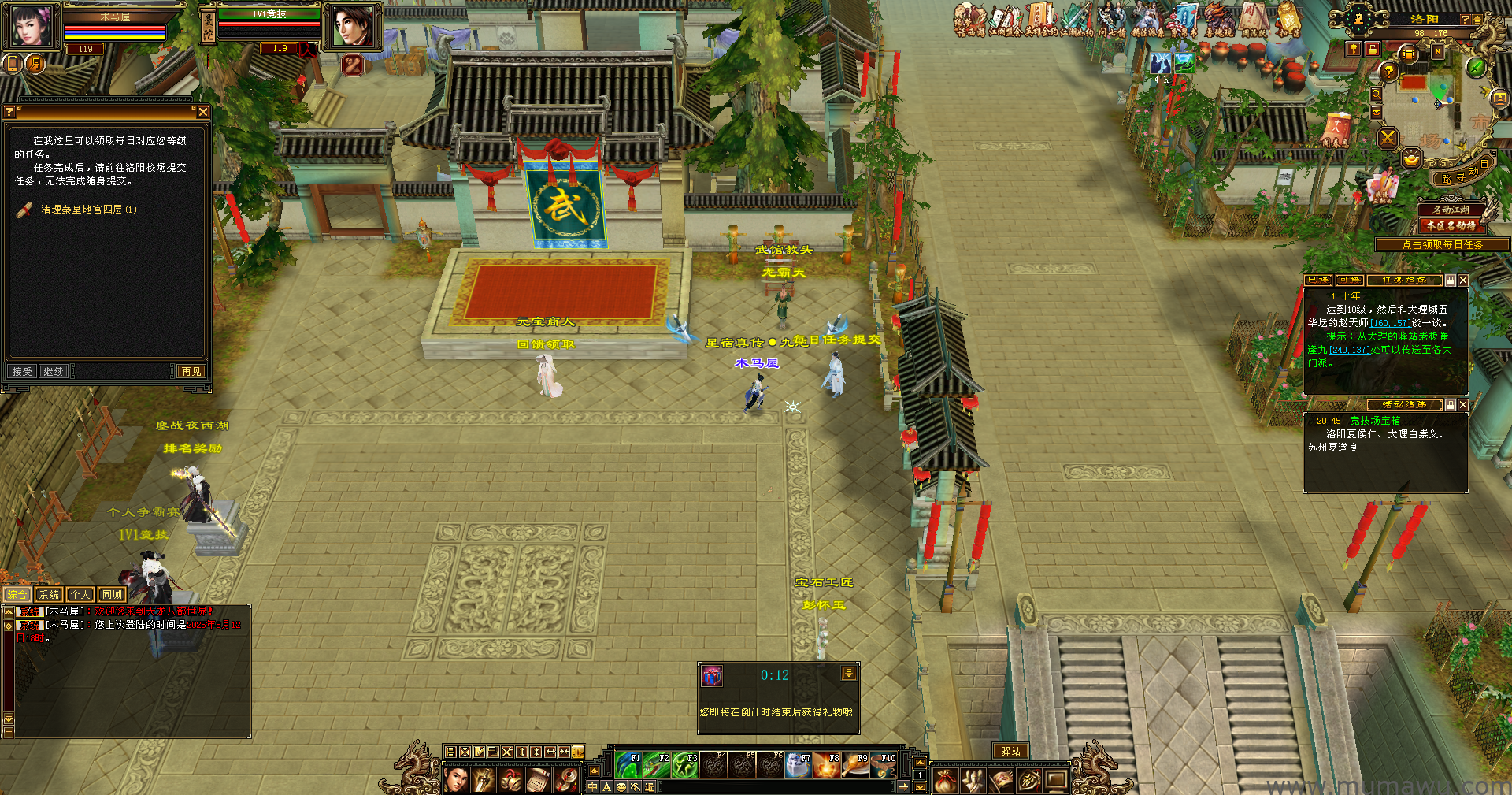Activate the F1 green skill
Viewport: 1512px width, 795px height.
pos(628,765)
